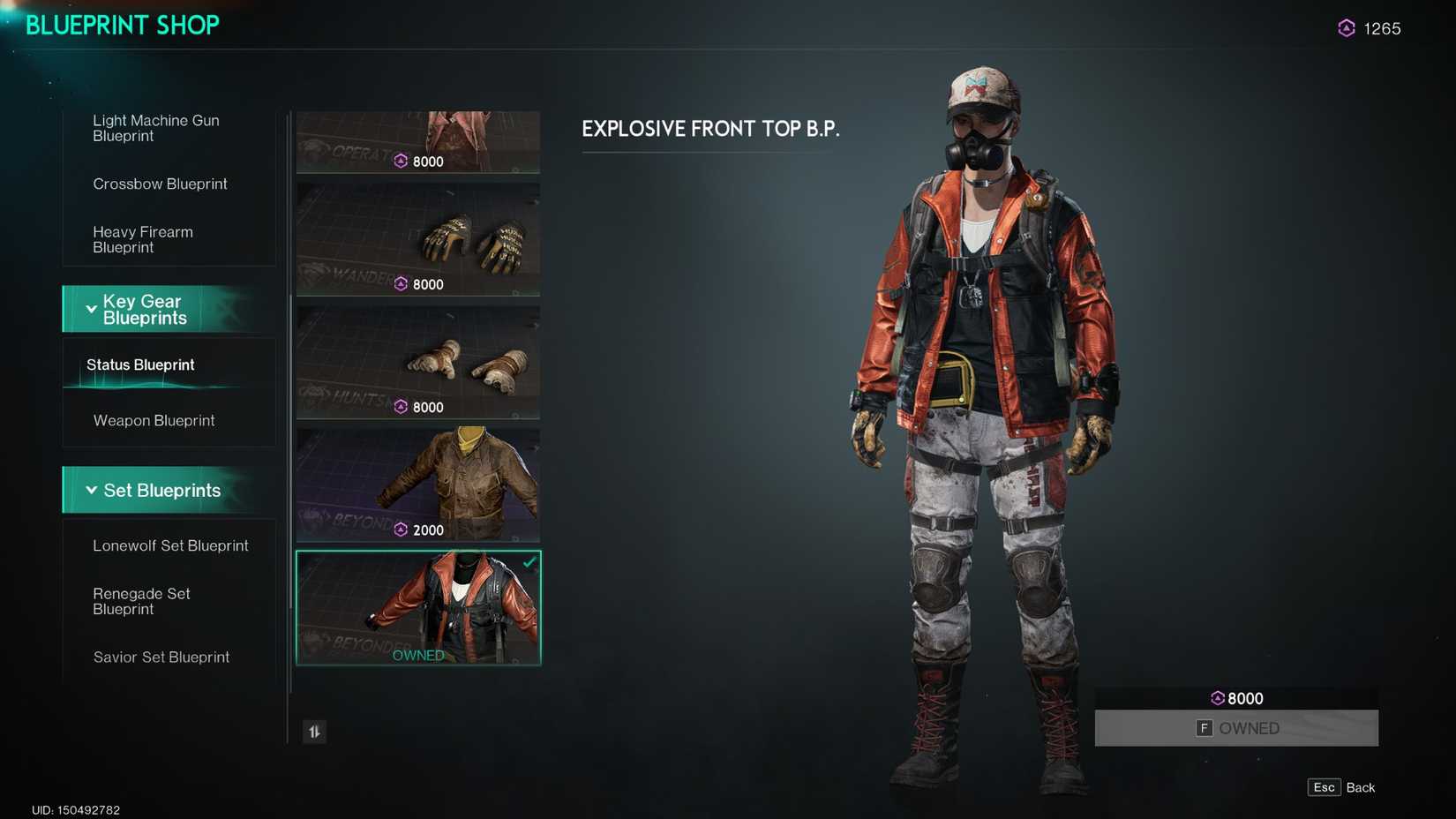Click the purple currency icon above the OWNED button
Viewport: 1456px width, 819px height.
tap(1219, 698)
